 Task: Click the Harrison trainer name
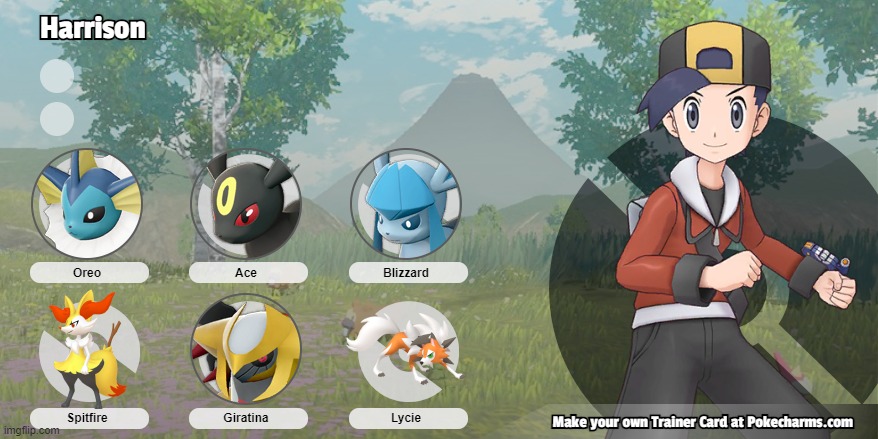pos(93,29)
